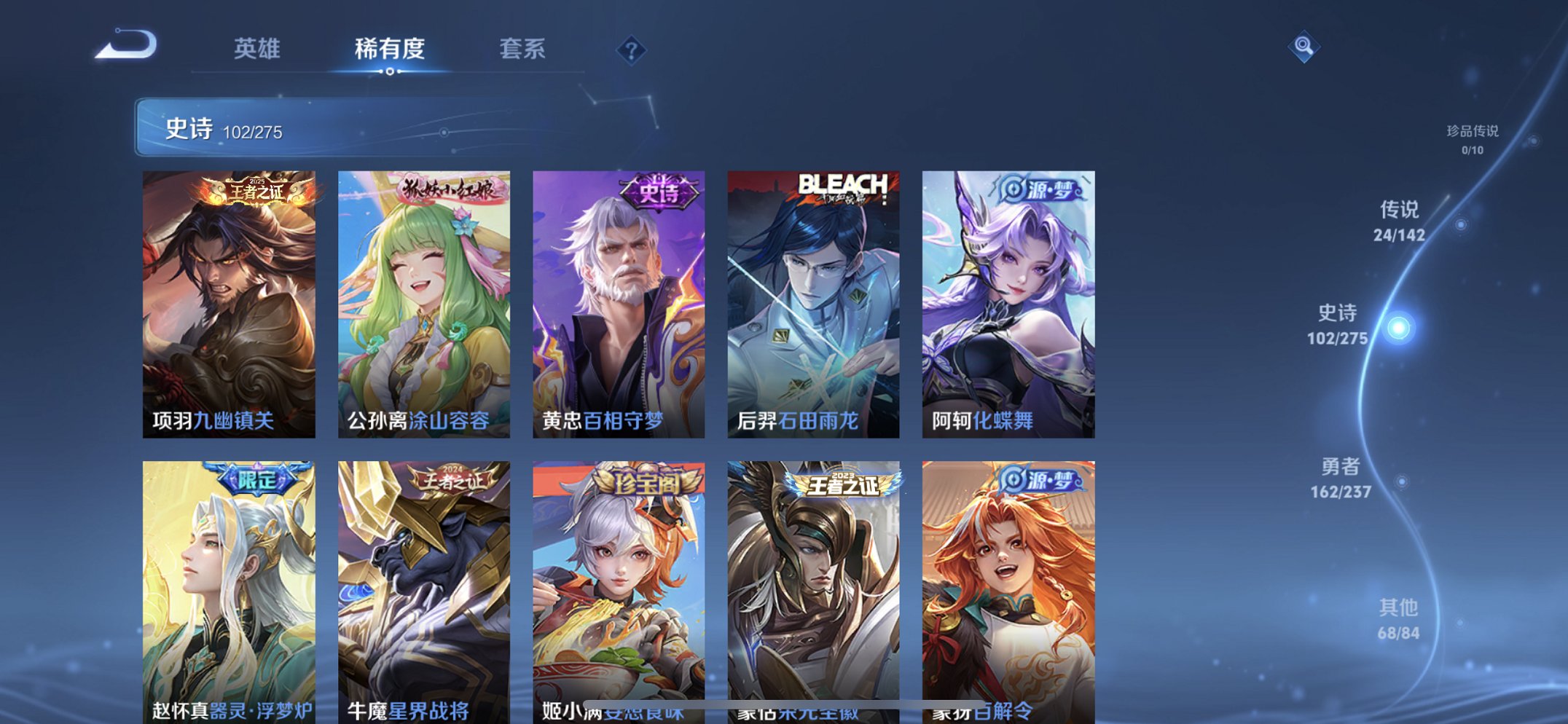The image size is (1568, 724).
Task: Open the help question mark icon
Action: pos(631,50)
